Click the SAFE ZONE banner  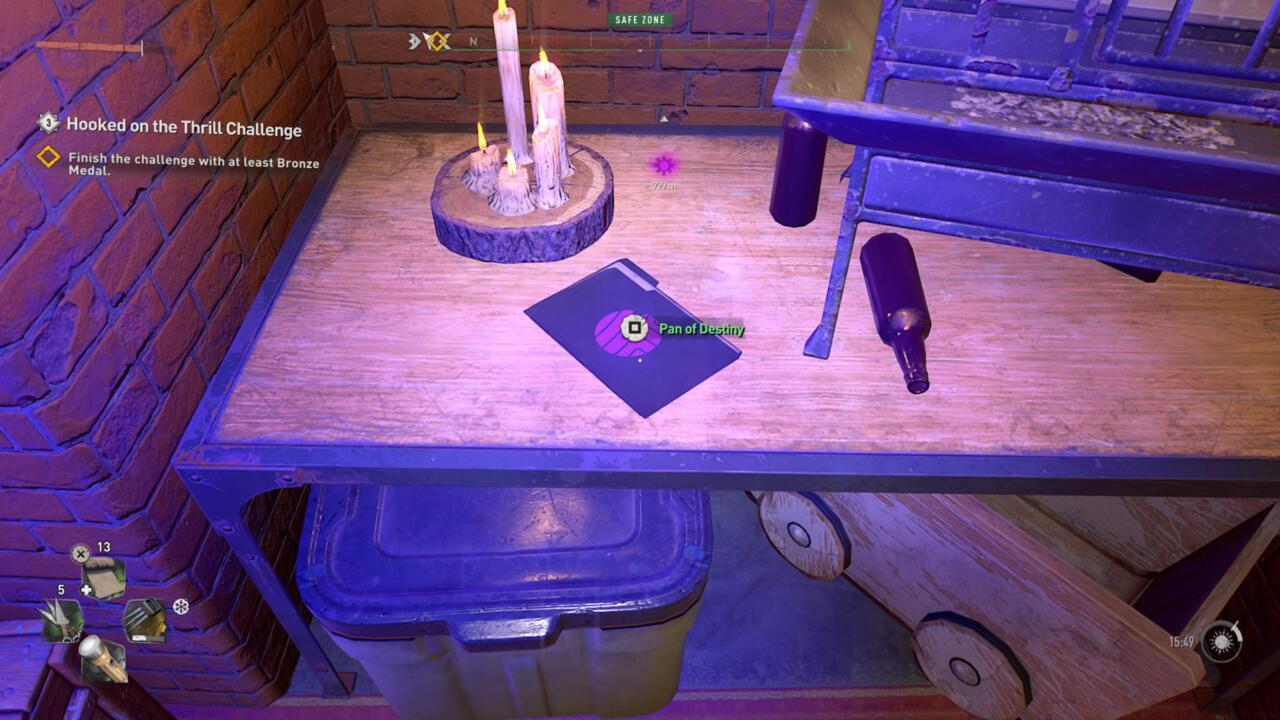639,20
